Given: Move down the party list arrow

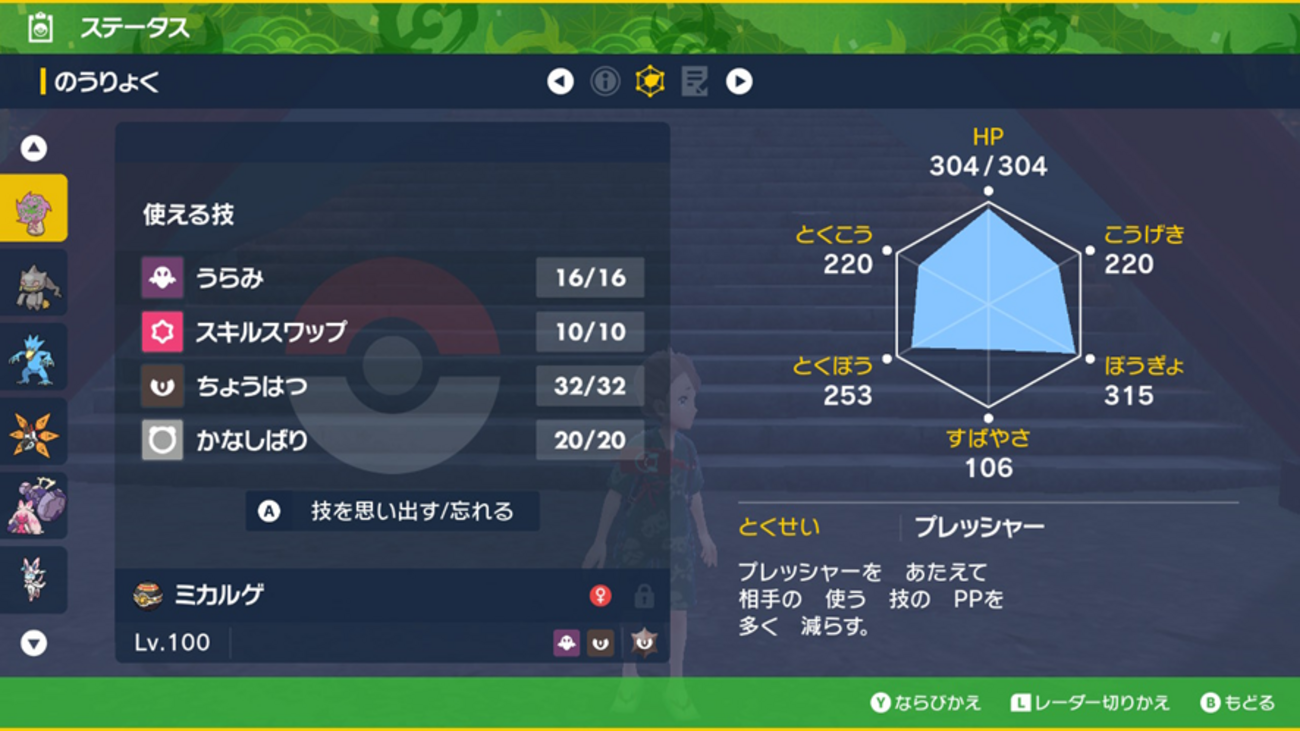Looking at the screenshot, I should tap(34, 643).
